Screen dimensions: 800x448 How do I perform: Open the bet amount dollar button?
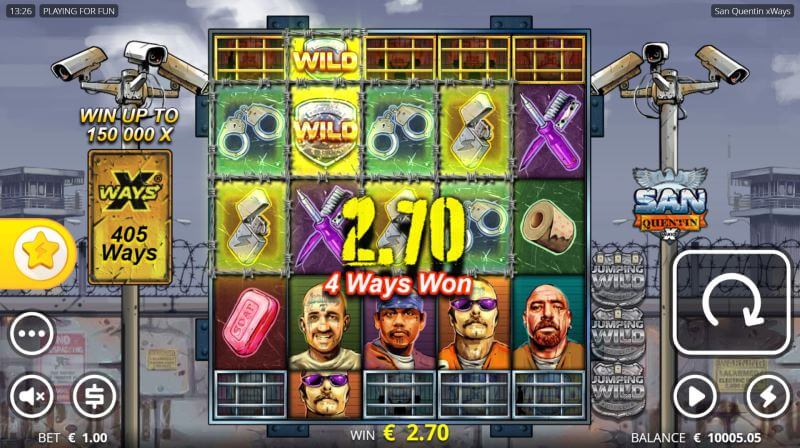94,396
